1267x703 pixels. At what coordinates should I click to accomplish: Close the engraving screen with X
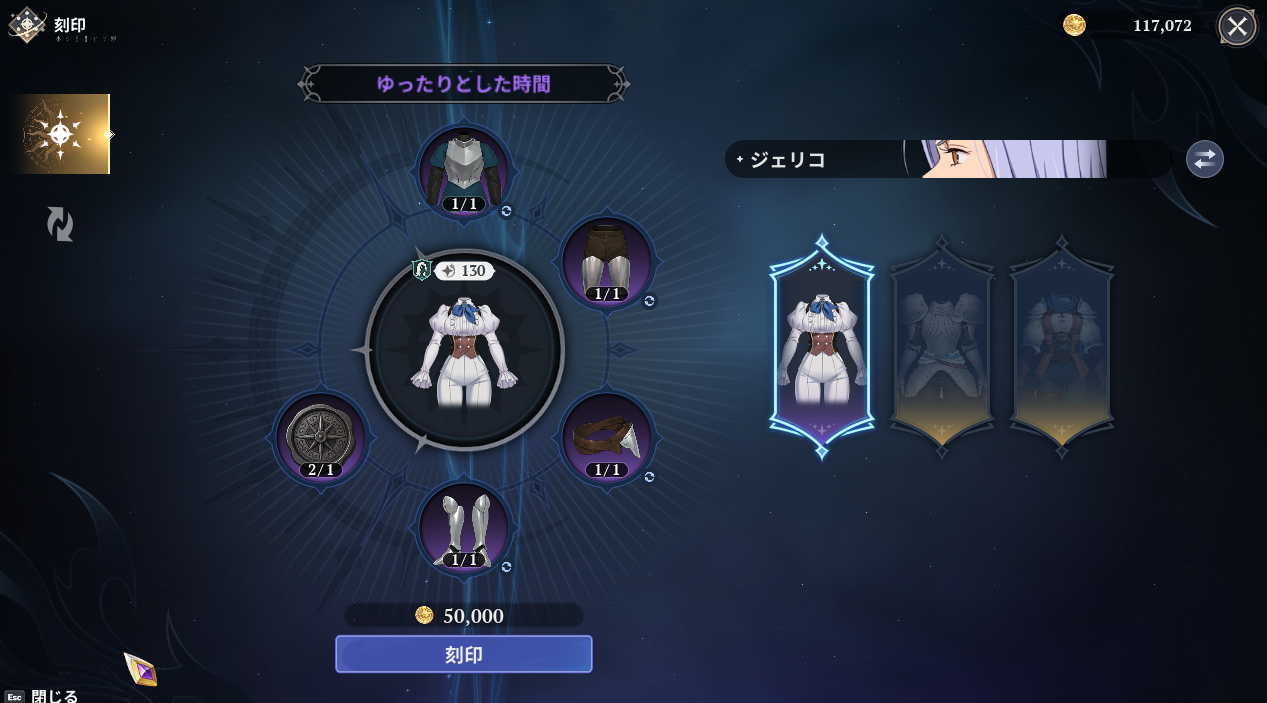(x=1237, y=26)
